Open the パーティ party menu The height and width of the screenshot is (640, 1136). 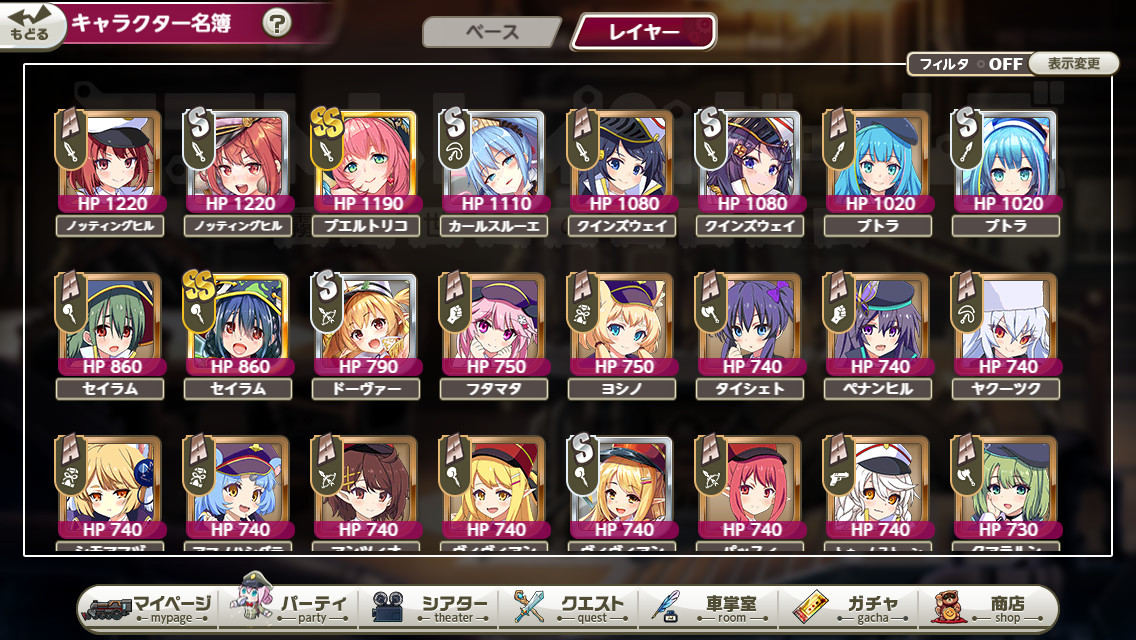coord(292,608)
